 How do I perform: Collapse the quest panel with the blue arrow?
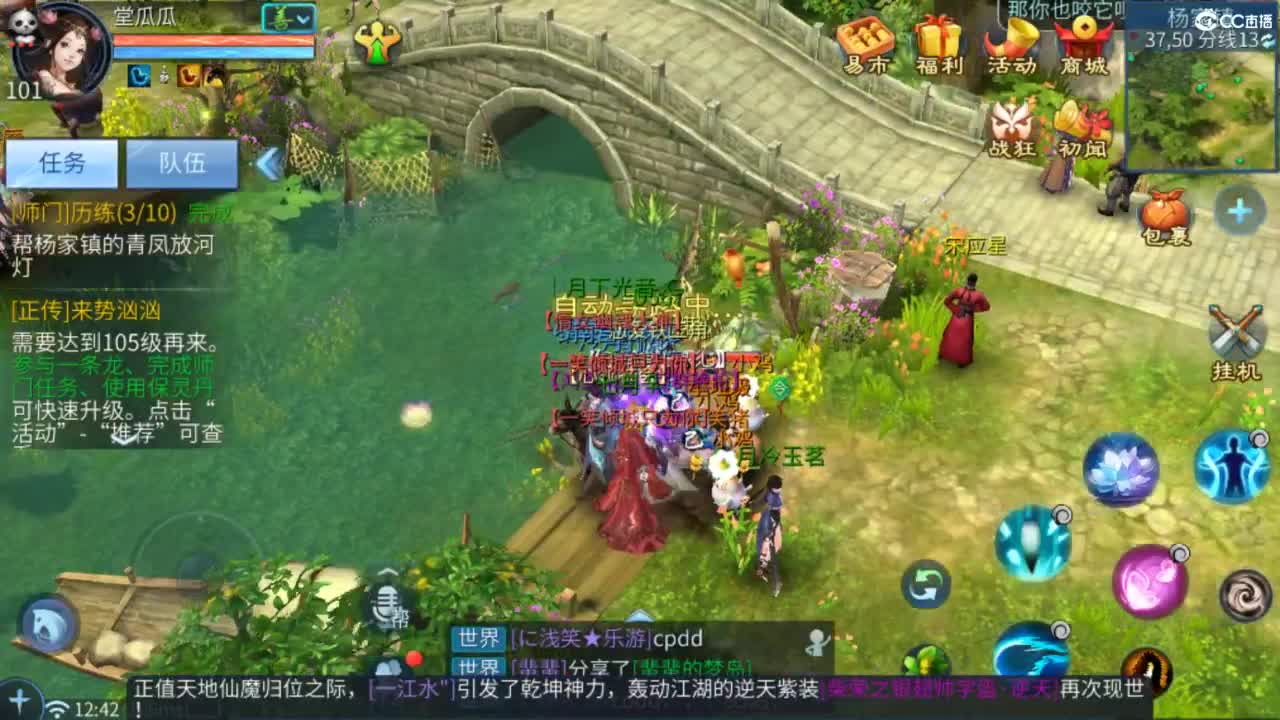click(270, 164)
